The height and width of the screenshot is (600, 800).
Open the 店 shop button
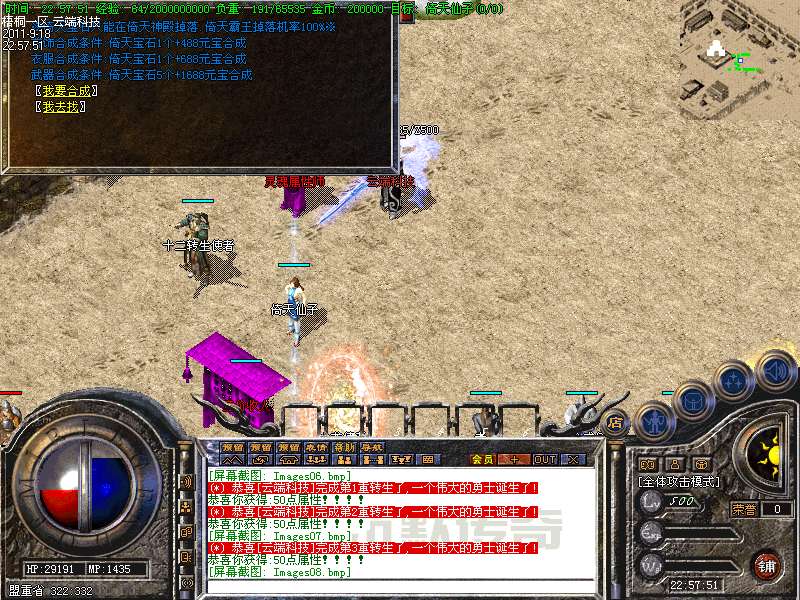[617, 421]
